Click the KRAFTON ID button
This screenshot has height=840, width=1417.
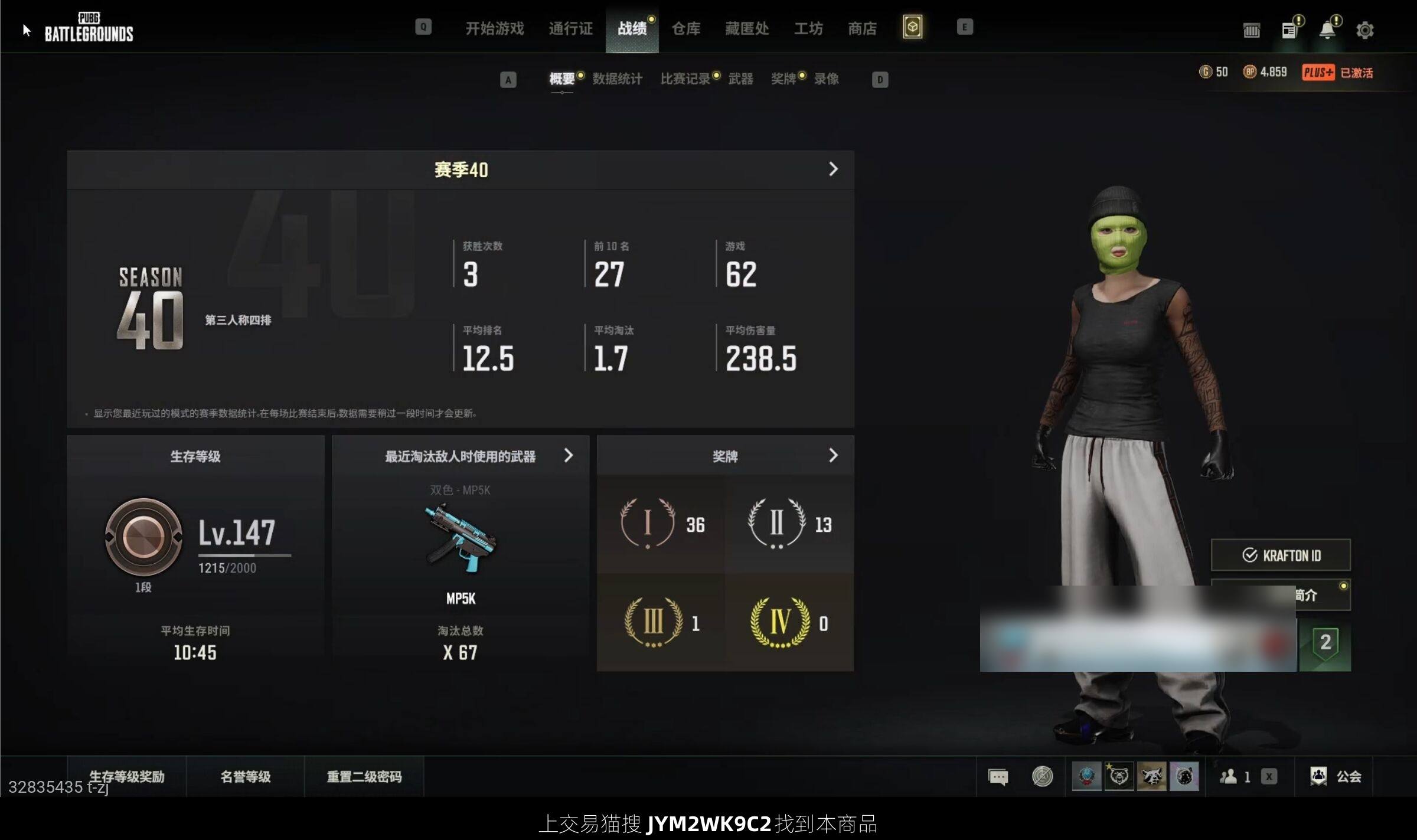pos(1280,555)
